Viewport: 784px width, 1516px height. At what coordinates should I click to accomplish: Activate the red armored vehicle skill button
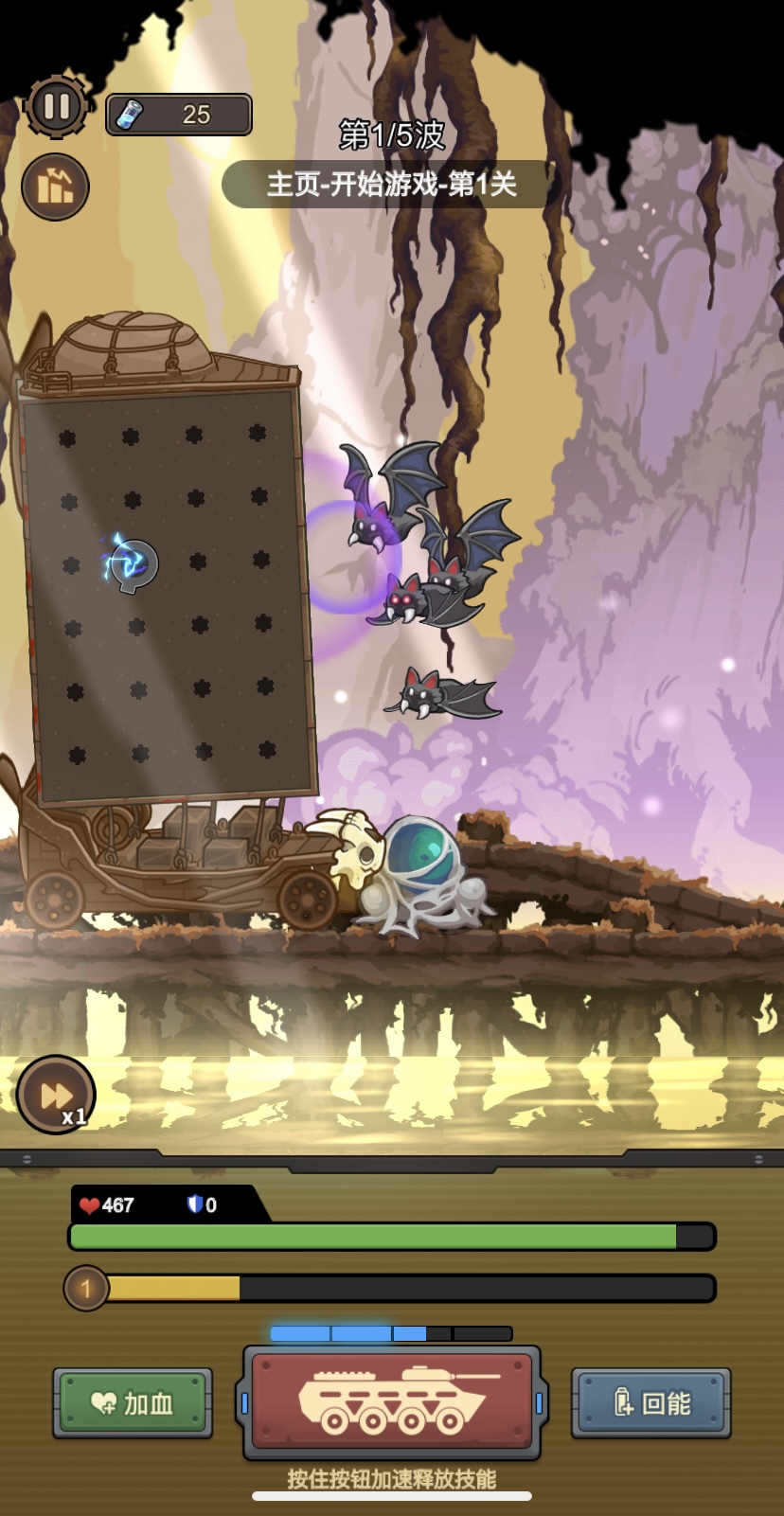[x=392, y=1402]
